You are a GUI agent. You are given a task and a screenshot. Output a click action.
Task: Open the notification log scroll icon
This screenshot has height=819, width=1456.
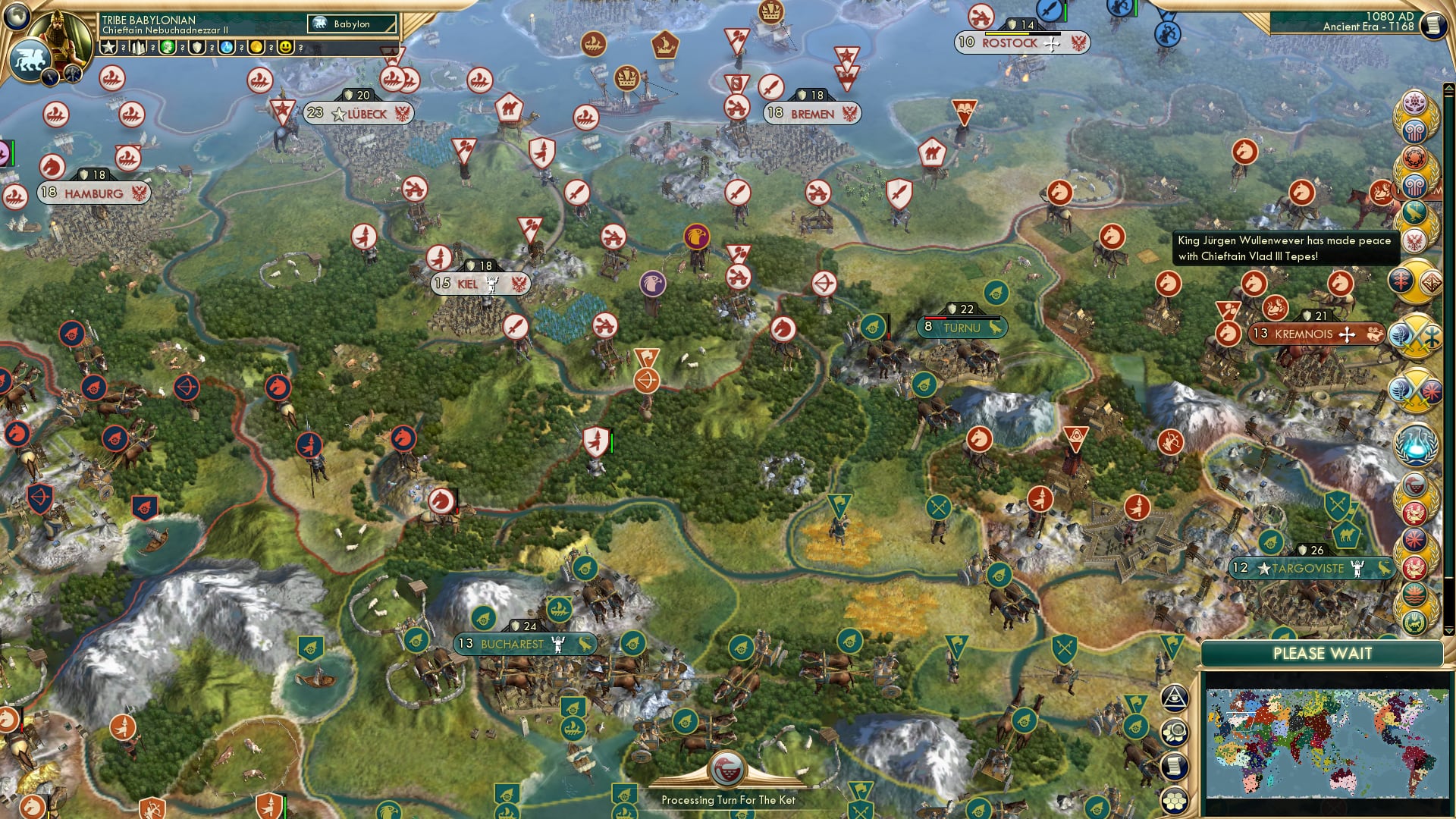click(x=1175, y=764)
